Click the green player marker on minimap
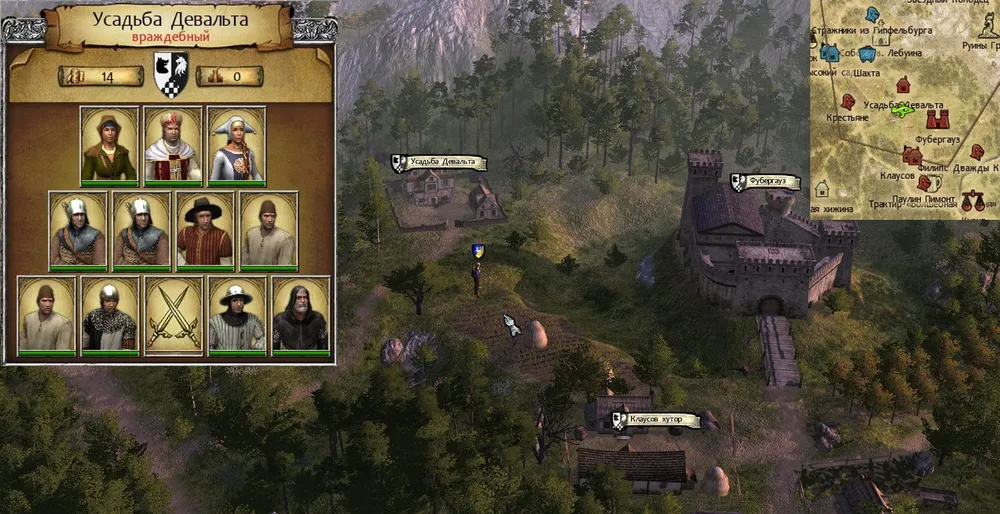This screenshot has height=514, width=1000. tap(902, 111)
